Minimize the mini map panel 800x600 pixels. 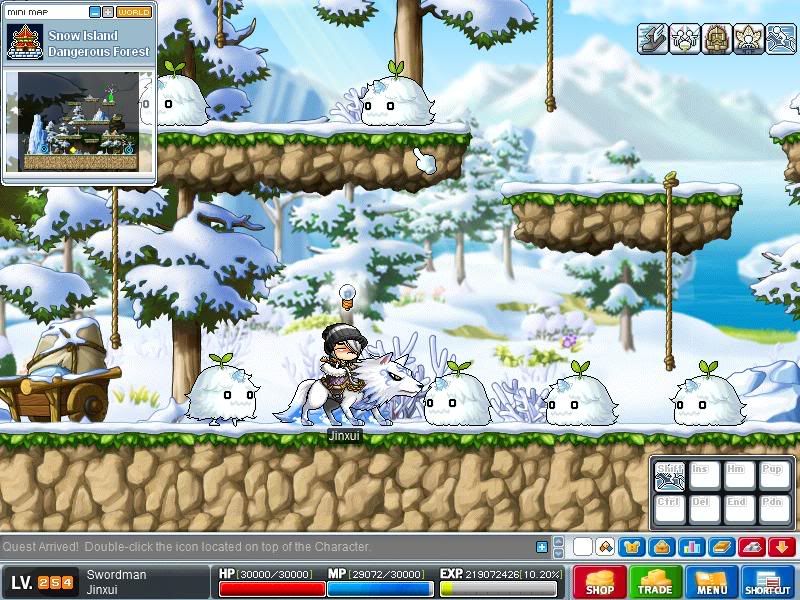[95, 12]
